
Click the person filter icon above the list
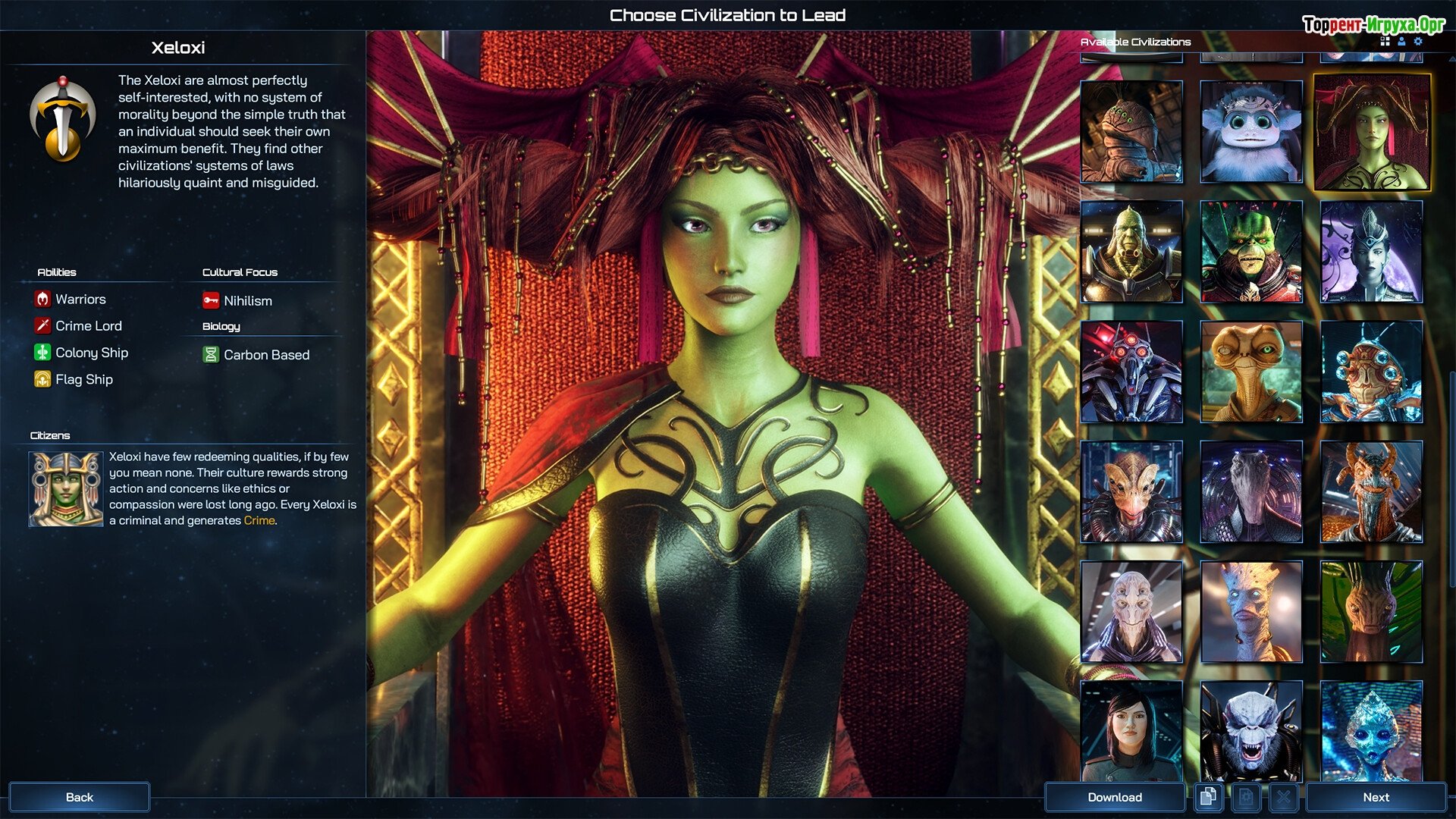(1401, 42)
